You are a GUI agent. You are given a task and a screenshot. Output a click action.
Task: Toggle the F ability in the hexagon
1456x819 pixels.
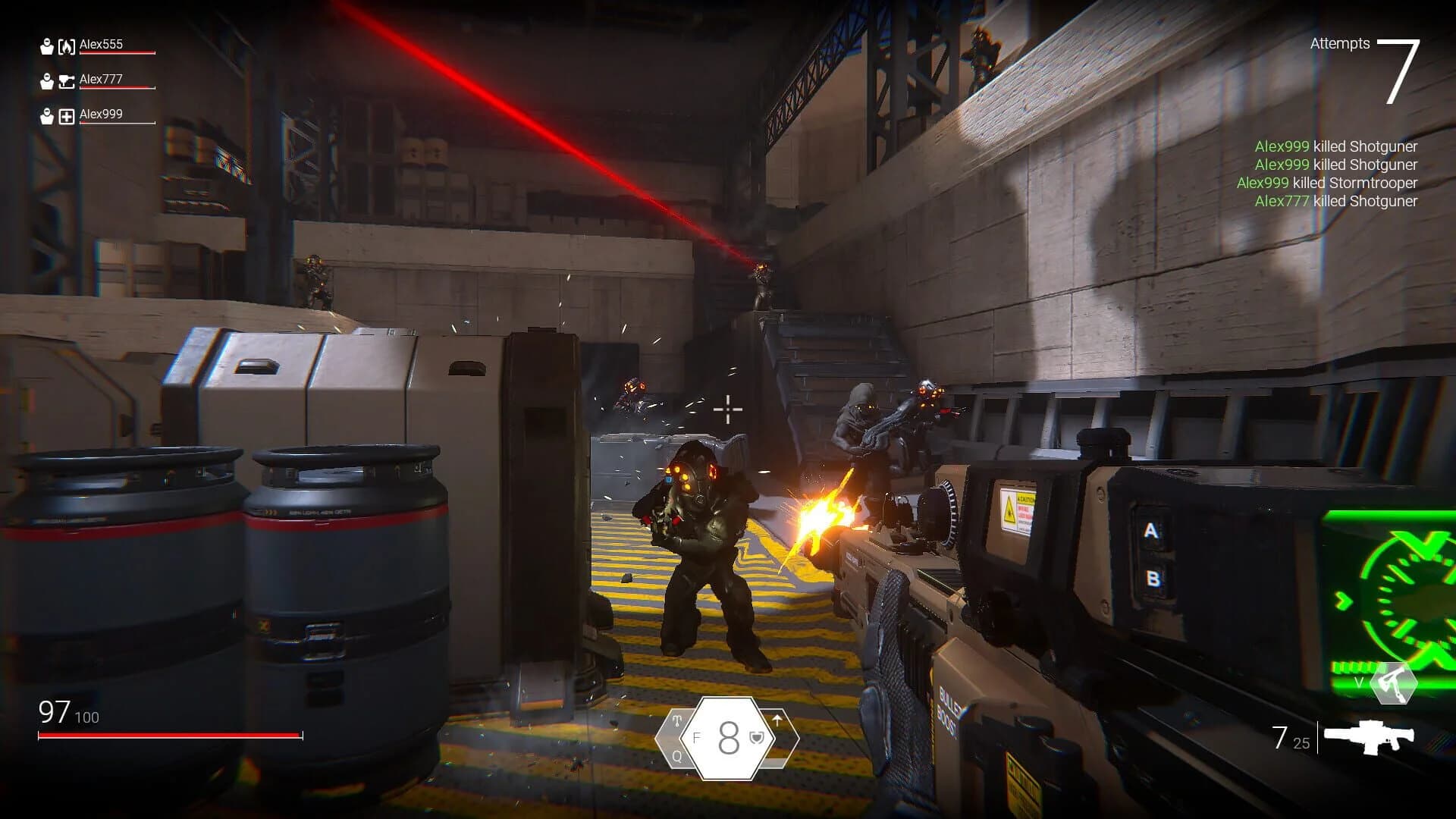click(x=697, y=737)
